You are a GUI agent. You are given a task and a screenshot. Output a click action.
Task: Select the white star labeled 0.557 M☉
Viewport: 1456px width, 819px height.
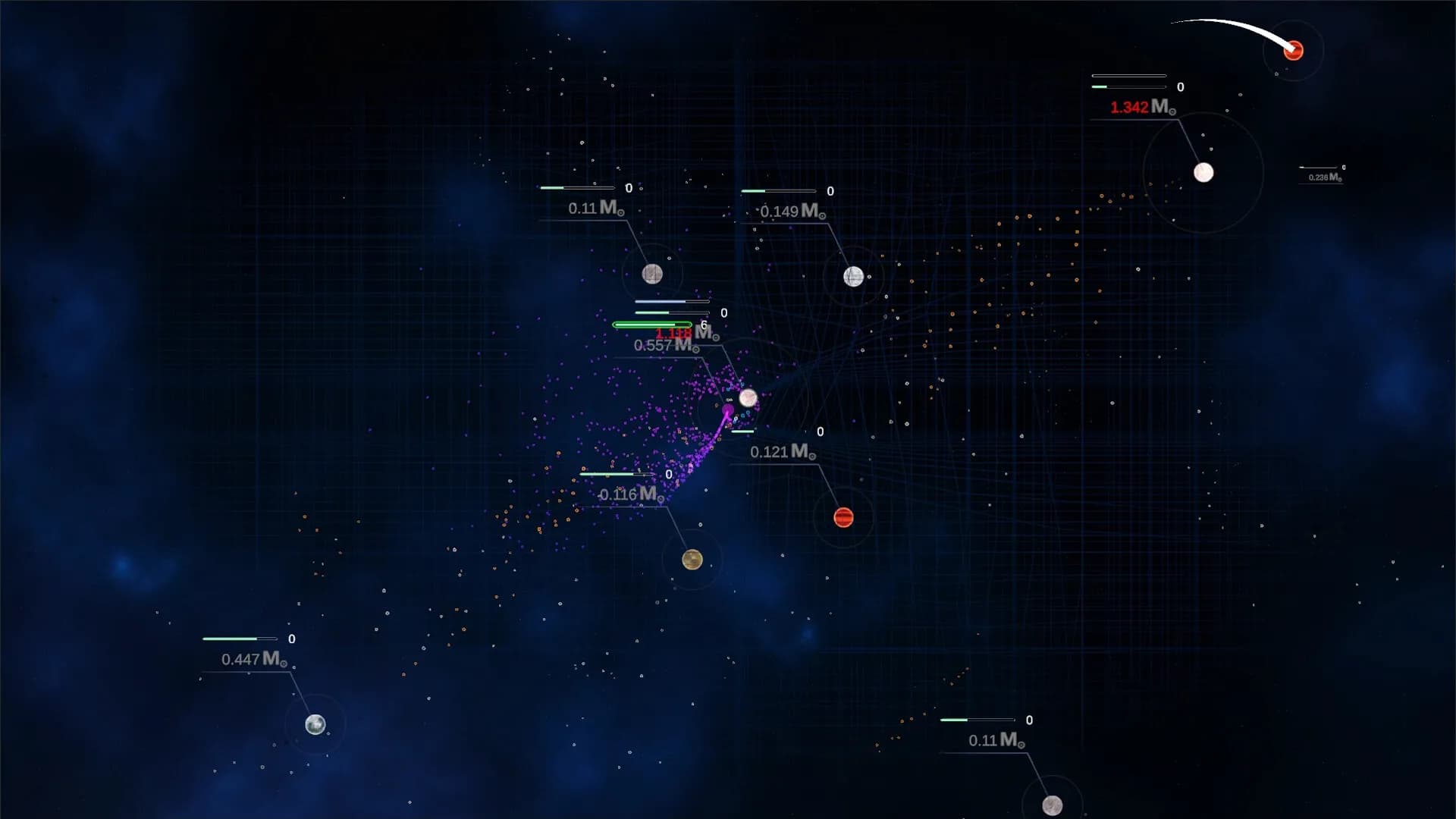coord(750,397)
